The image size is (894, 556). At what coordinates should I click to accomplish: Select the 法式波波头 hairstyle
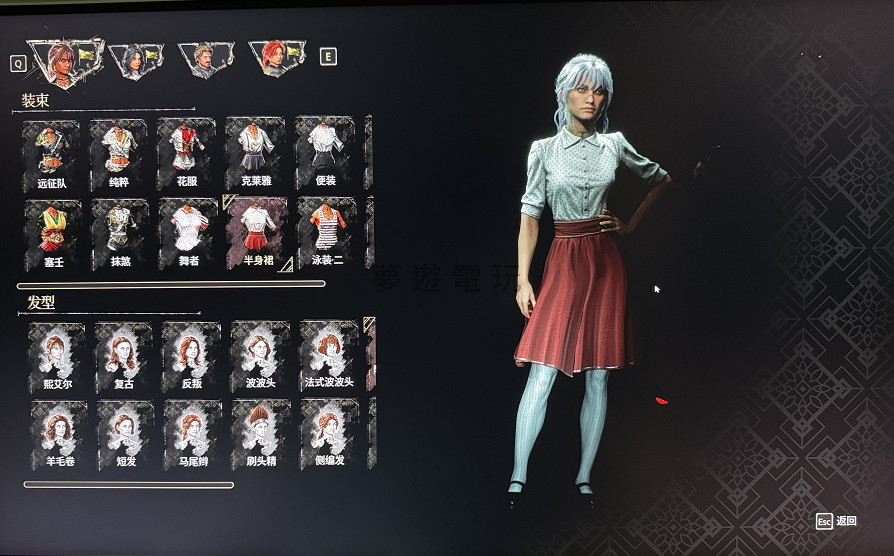point(329,355)
